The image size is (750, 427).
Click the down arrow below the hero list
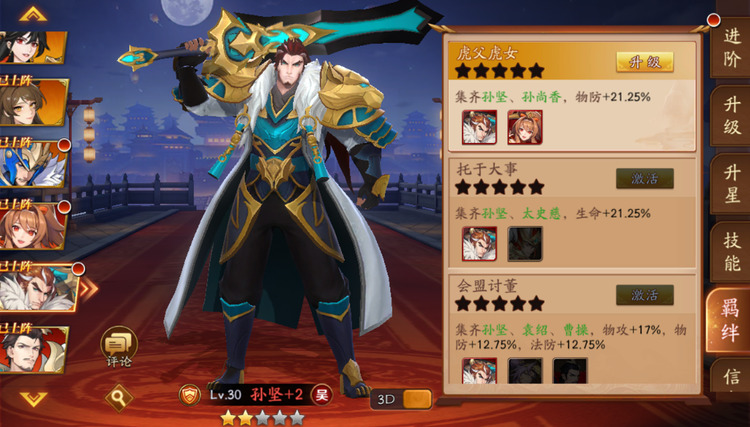34,399
